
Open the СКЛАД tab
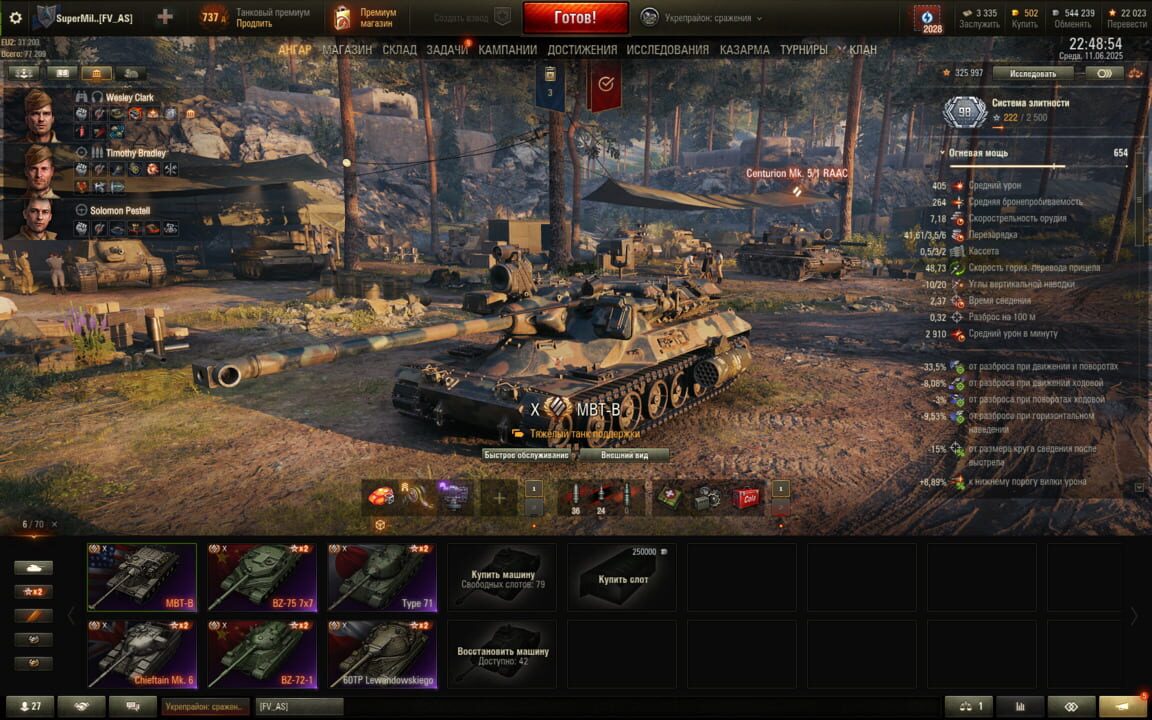click(399, 50)
